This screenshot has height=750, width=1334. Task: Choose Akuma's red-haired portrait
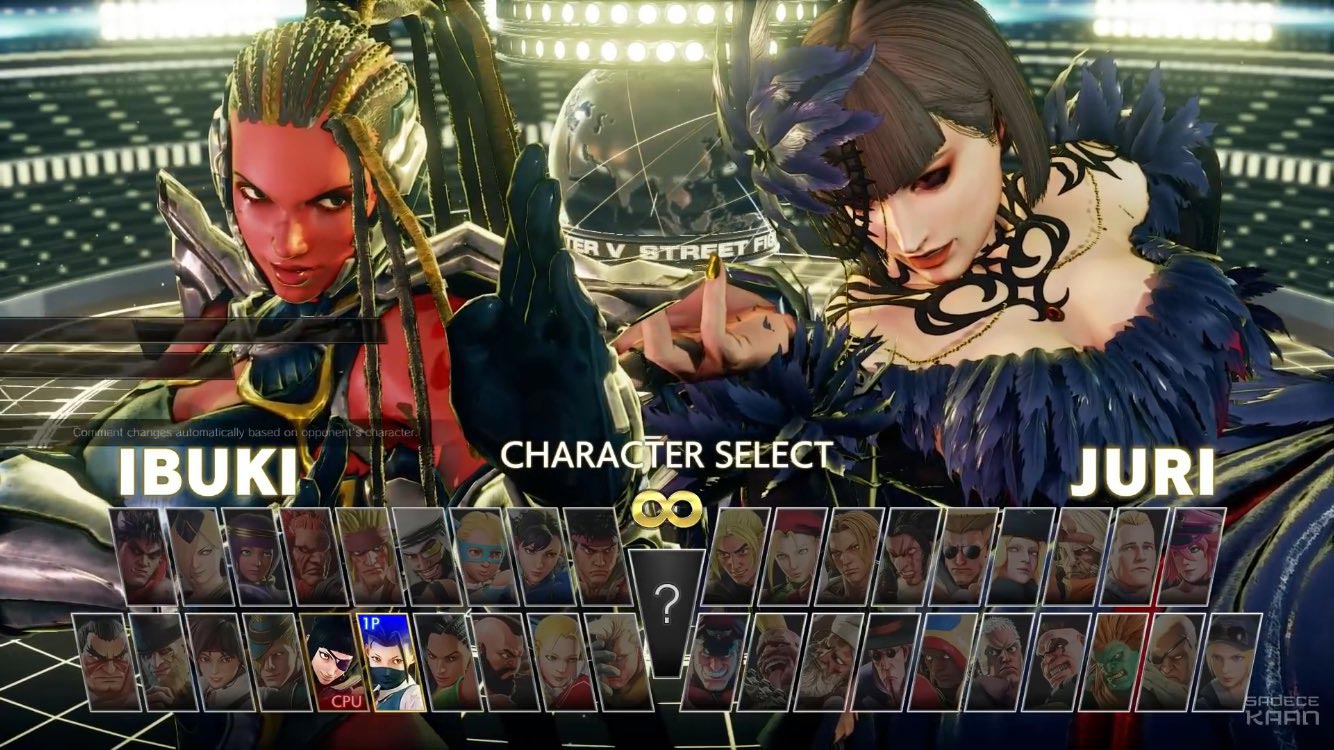tap(305, 558)
